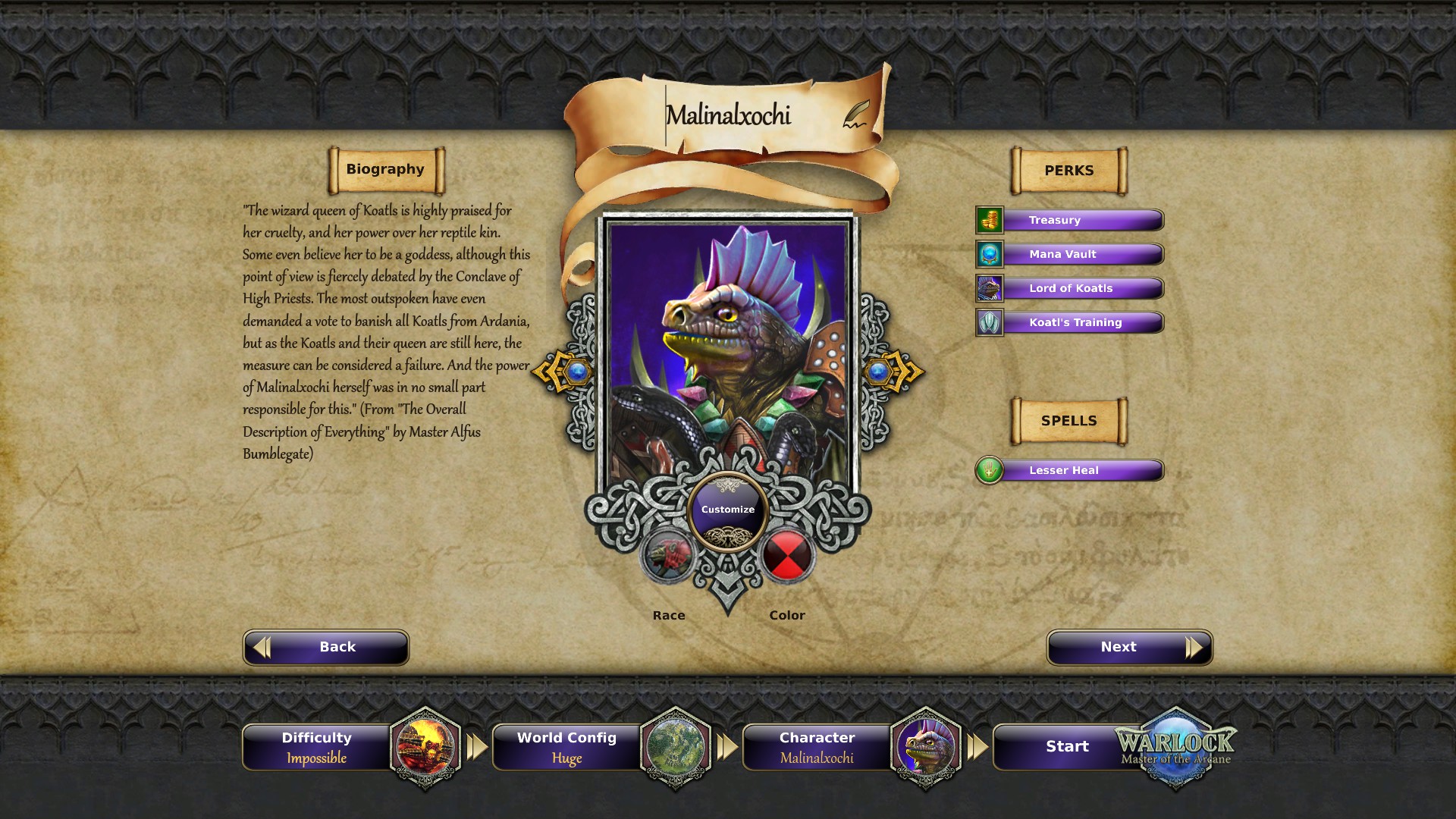Screen dimensions: 1456x819
Task: Open the Character Malinalxochi step
Action: (x=817, y=747)
